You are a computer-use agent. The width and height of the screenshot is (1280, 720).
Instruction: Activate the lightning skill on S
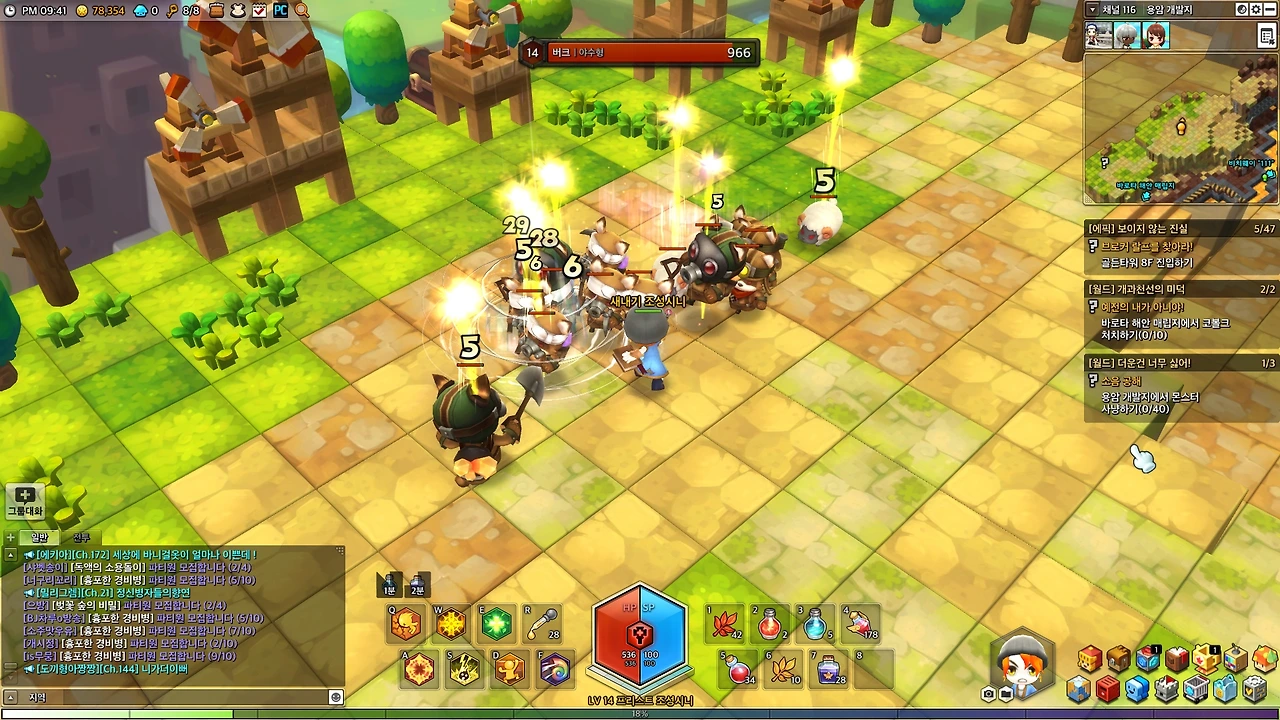tap(464, 669)
